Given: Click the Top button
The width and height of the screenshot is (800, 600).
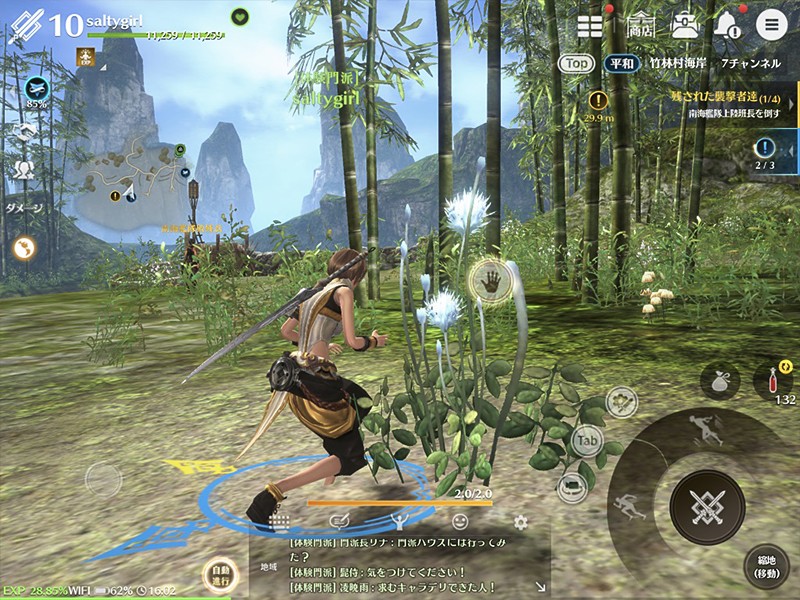Looking at the screenshot, I should point(575,63).
